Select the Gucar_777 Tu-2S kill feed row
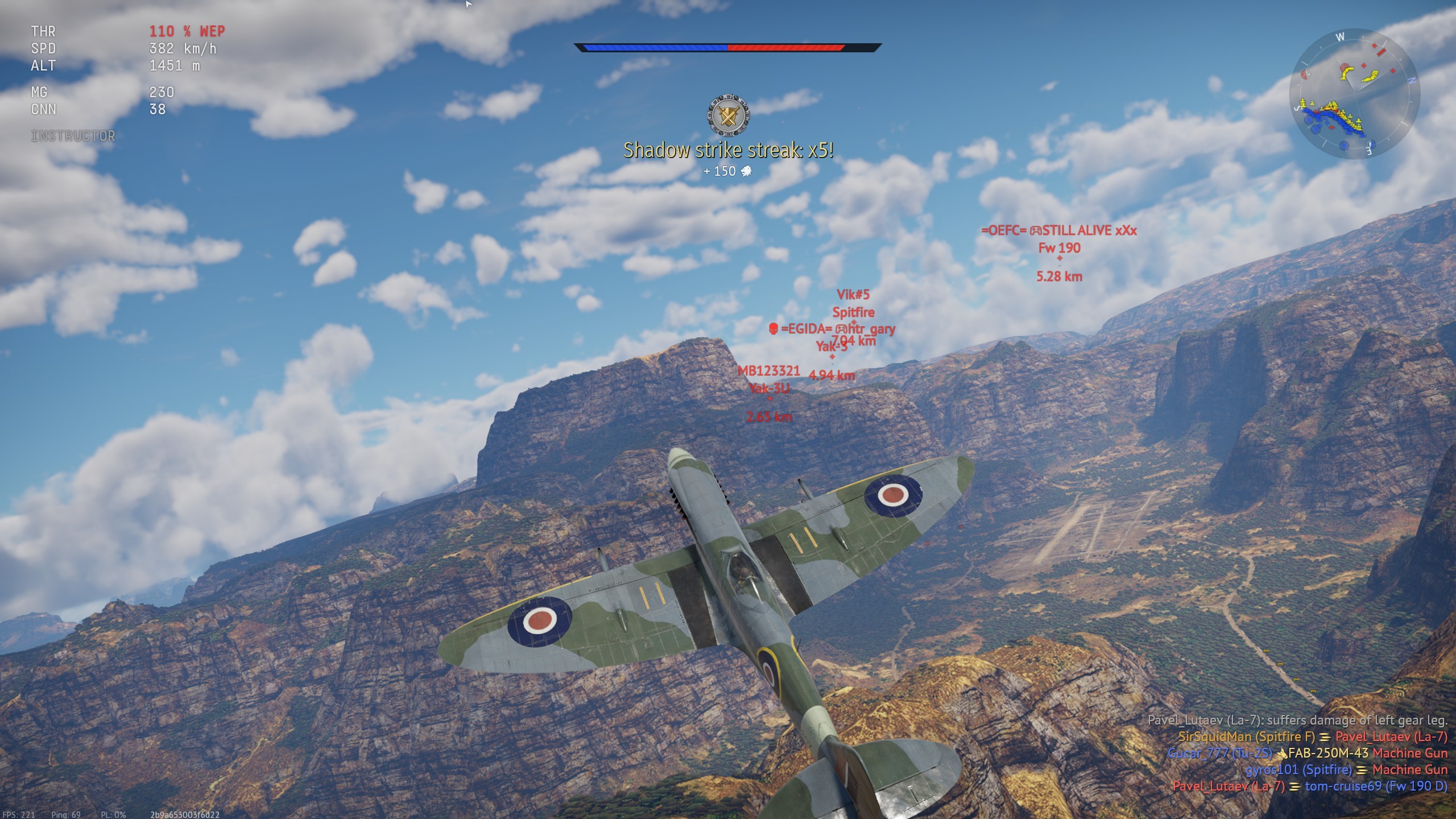This screenshot has height=819, width=1456. [x=1307, y=753]
